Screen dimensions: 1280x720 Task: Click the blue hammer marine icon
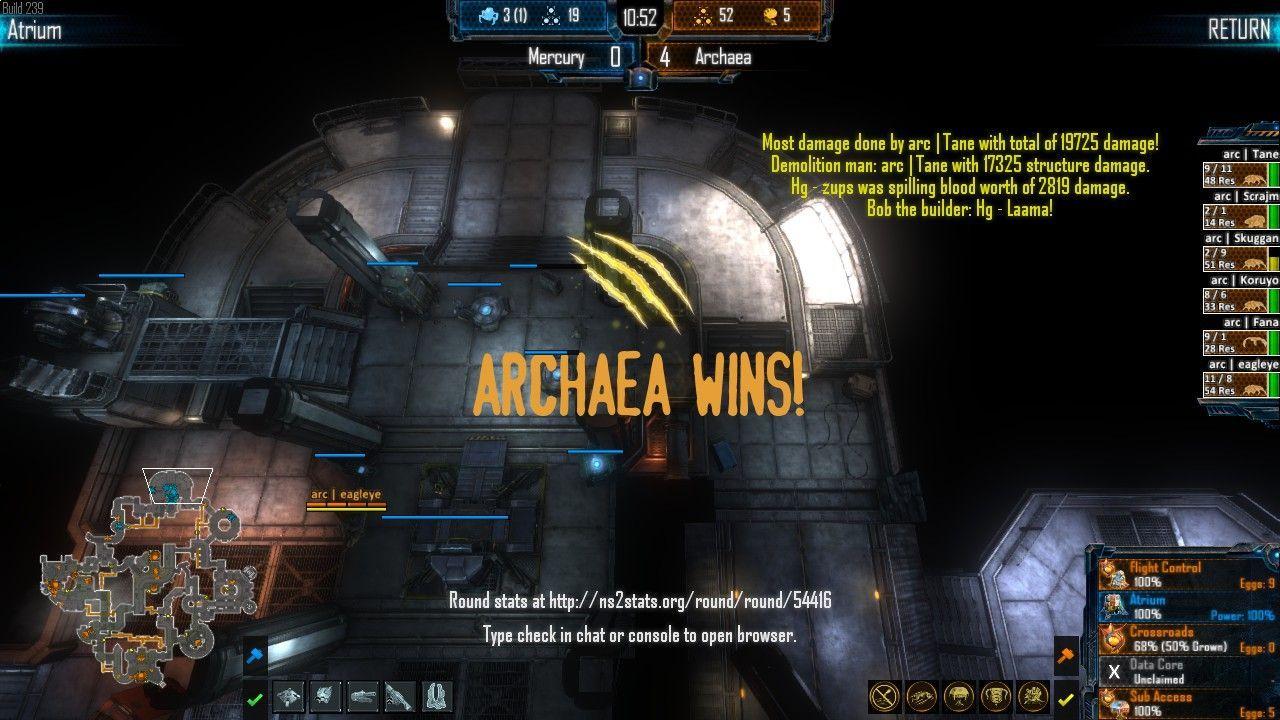point(255,656)
